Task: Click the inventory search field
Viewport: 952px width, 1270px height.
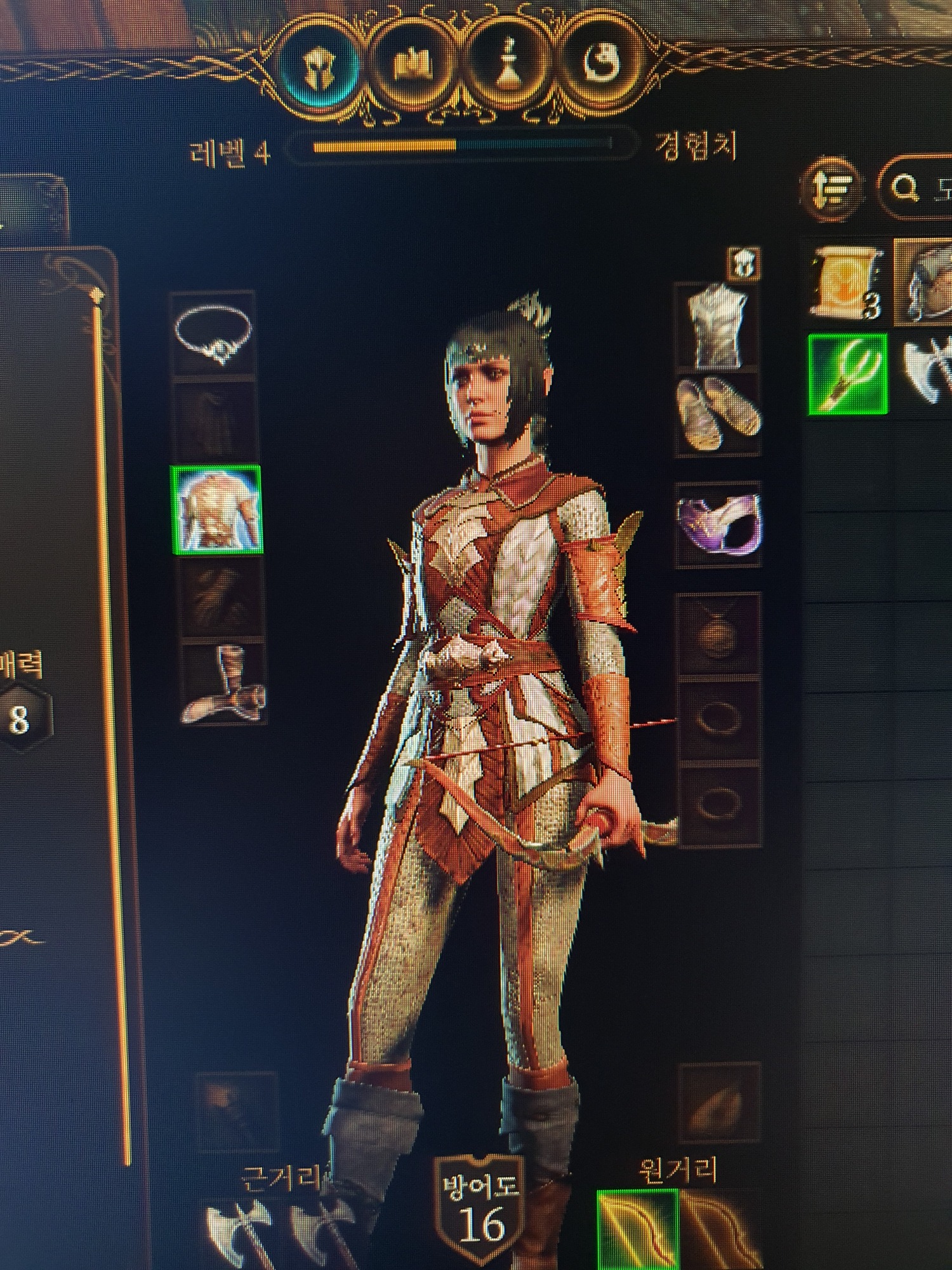Action: [x=920, y=188]
